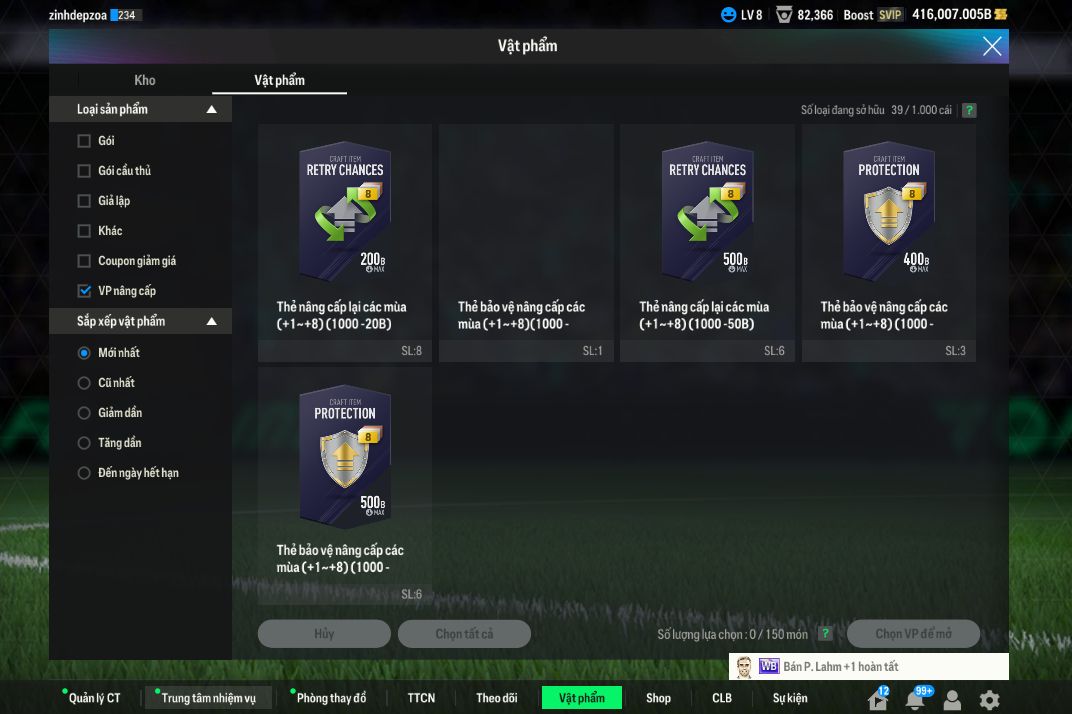Open the settings gear icon
The width and height of the screenshot is (1072, 714).
click(989, 700)
